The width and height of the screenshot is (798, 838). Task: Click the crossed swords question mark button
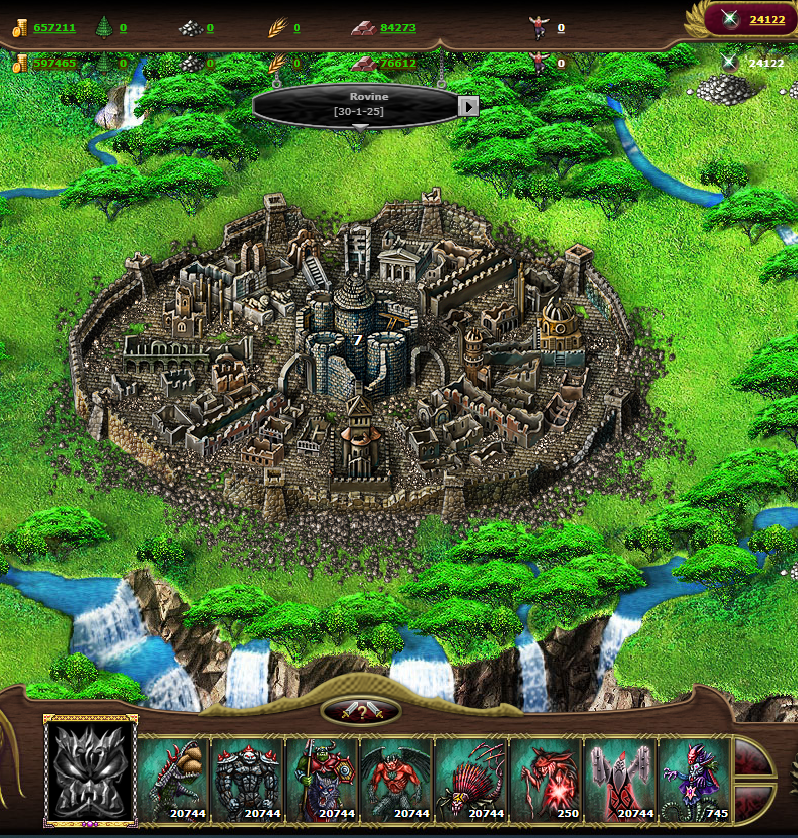(x=361, y=711)
